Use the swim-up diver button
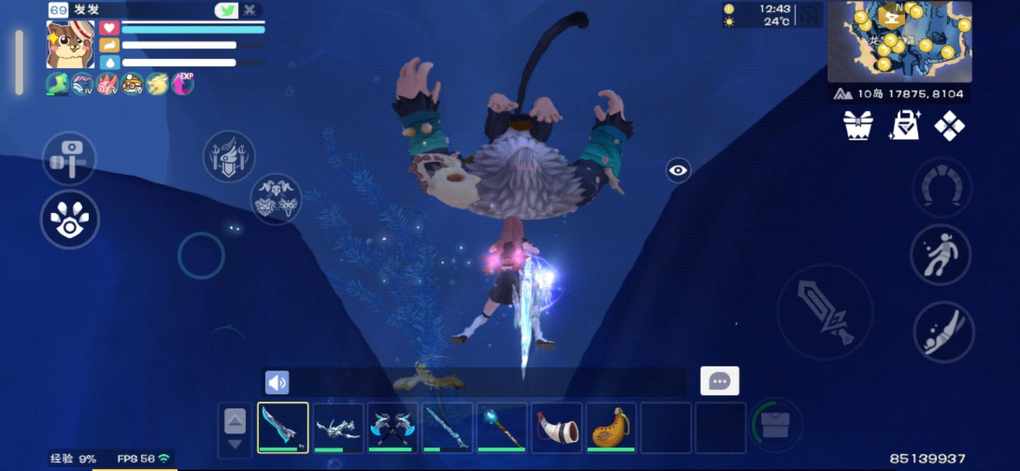The width and height of the screenshot is (1020, 471). (x=941, y=254)
